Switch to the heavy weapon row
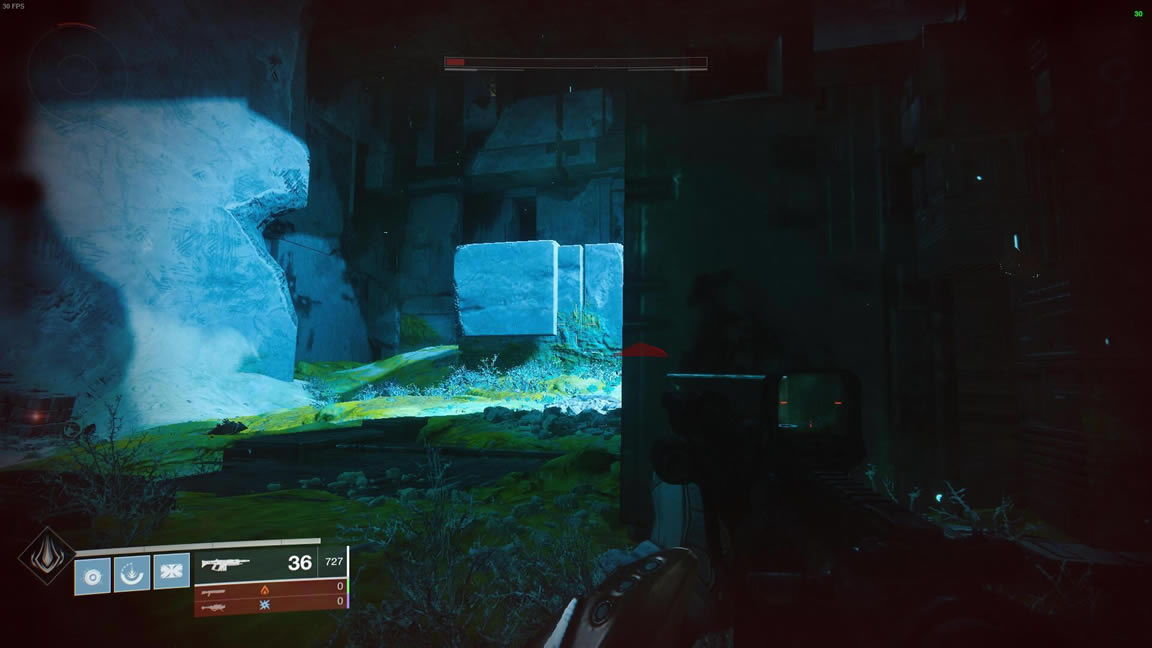The width and height of the screenshot is (1152, 648). 270,603
